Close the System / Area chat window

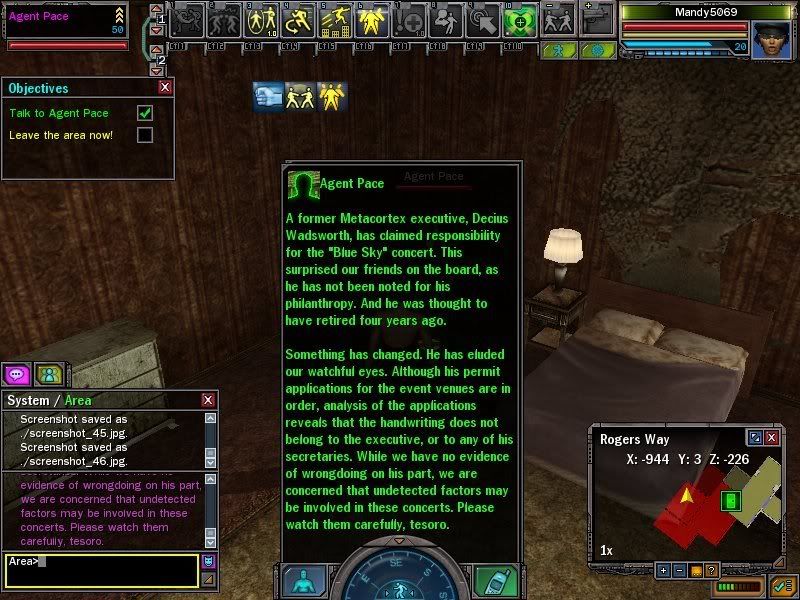(x=208, y=400)
